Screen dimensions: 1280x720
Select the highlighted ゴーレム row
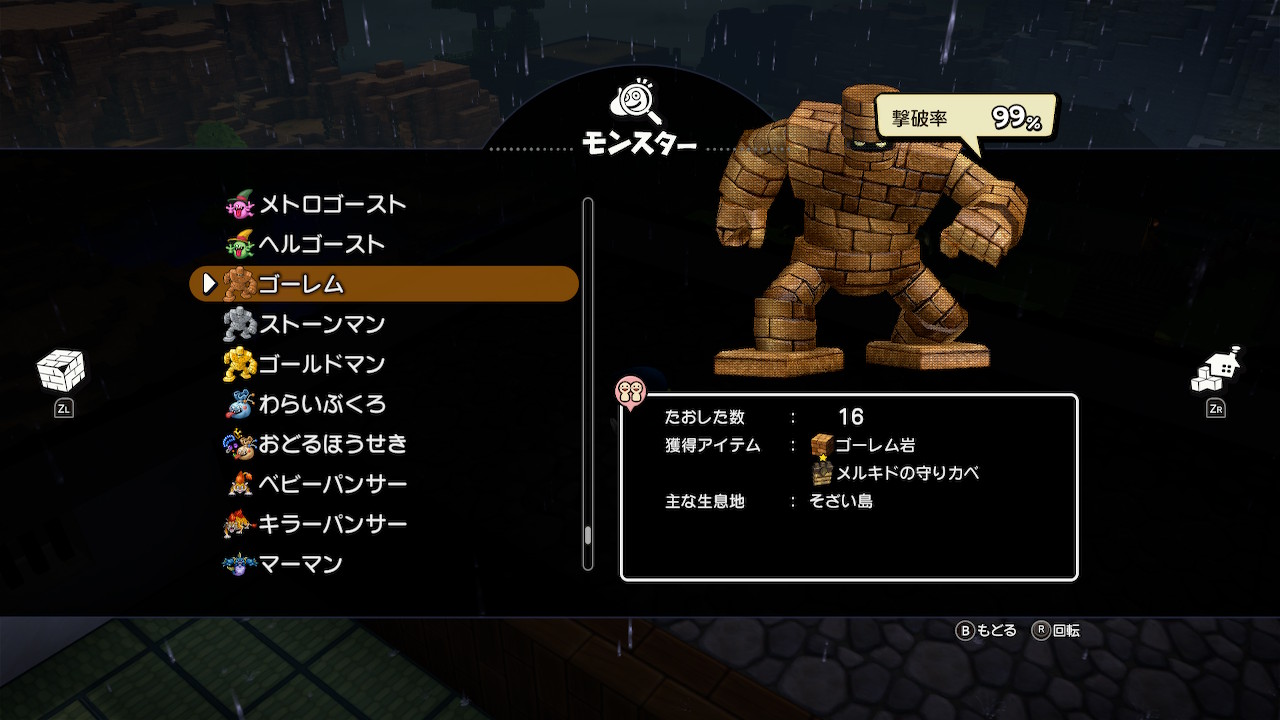(x=384, y=284)
